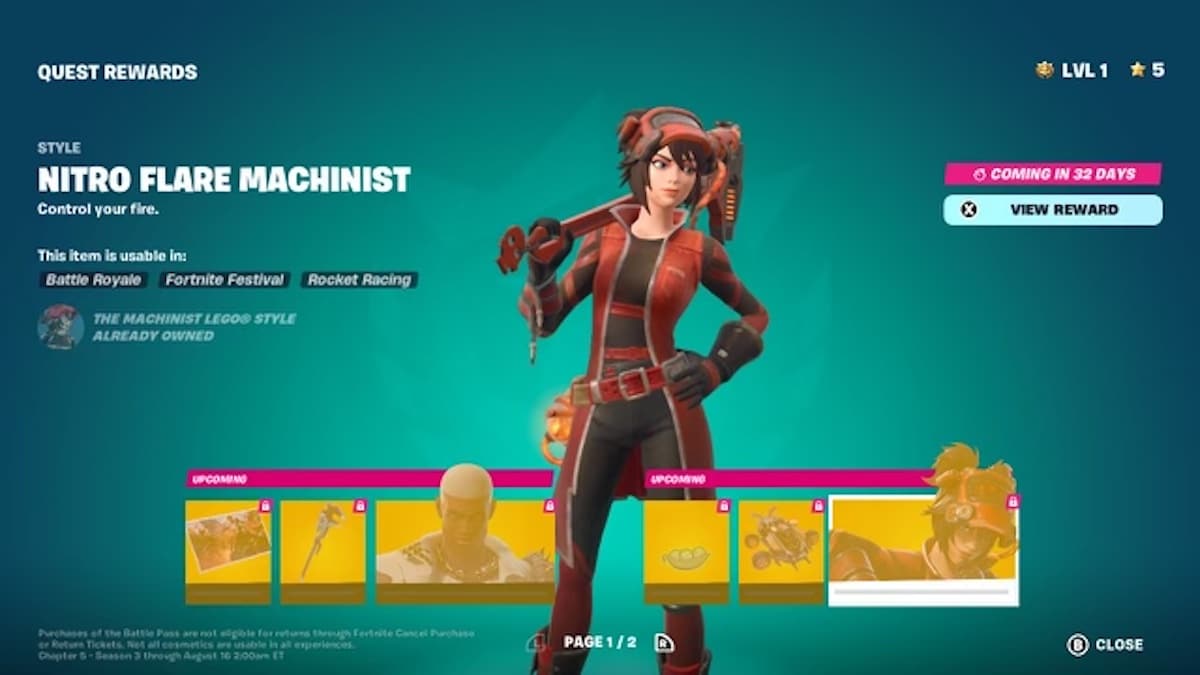Close the Quest Rewards screen
Viewport: 1200px width, 675px height.
tap(1106, 645)
